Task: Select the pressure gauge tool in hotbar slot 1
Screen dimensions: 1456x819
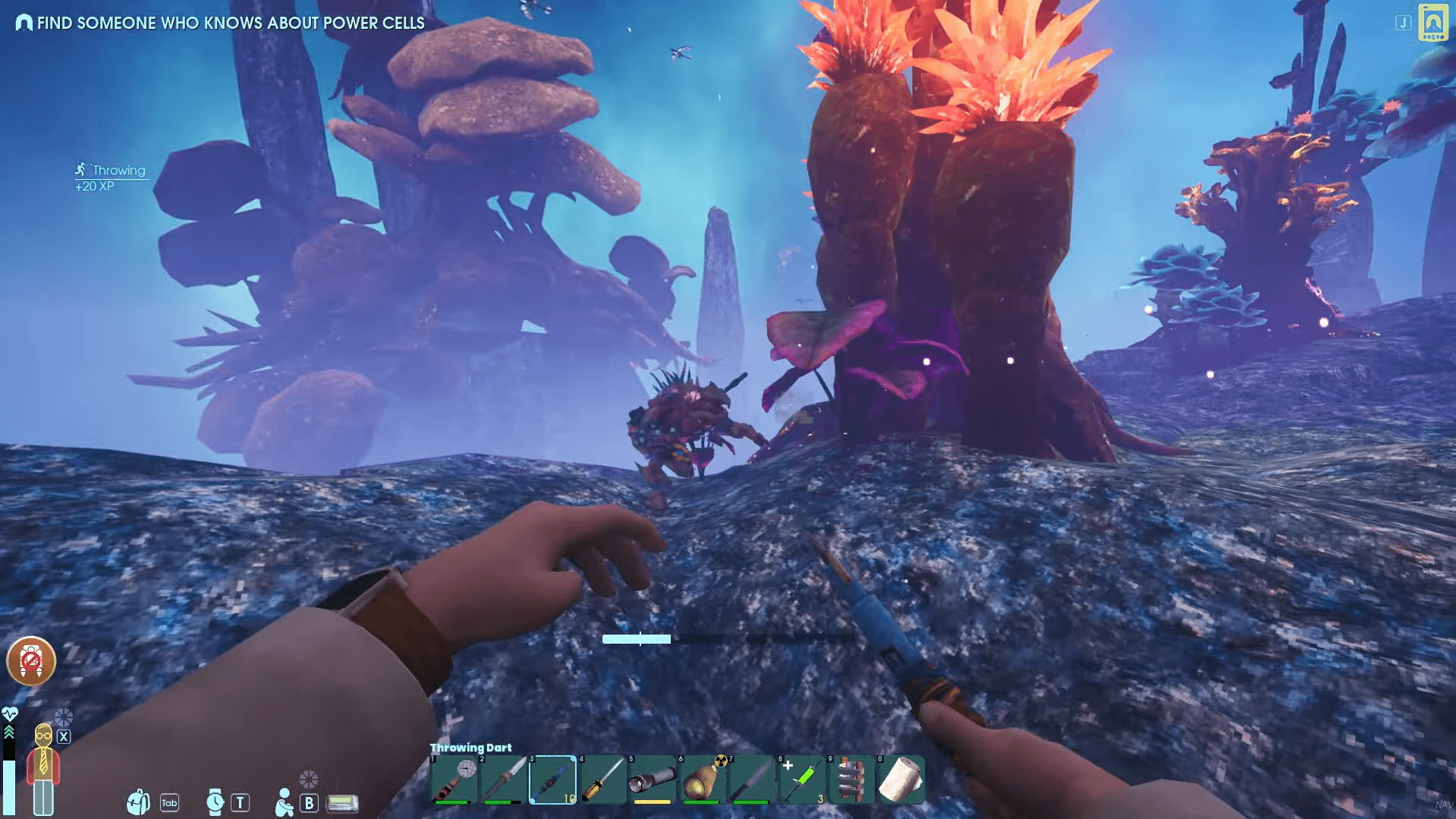Action: coord(454,779)
